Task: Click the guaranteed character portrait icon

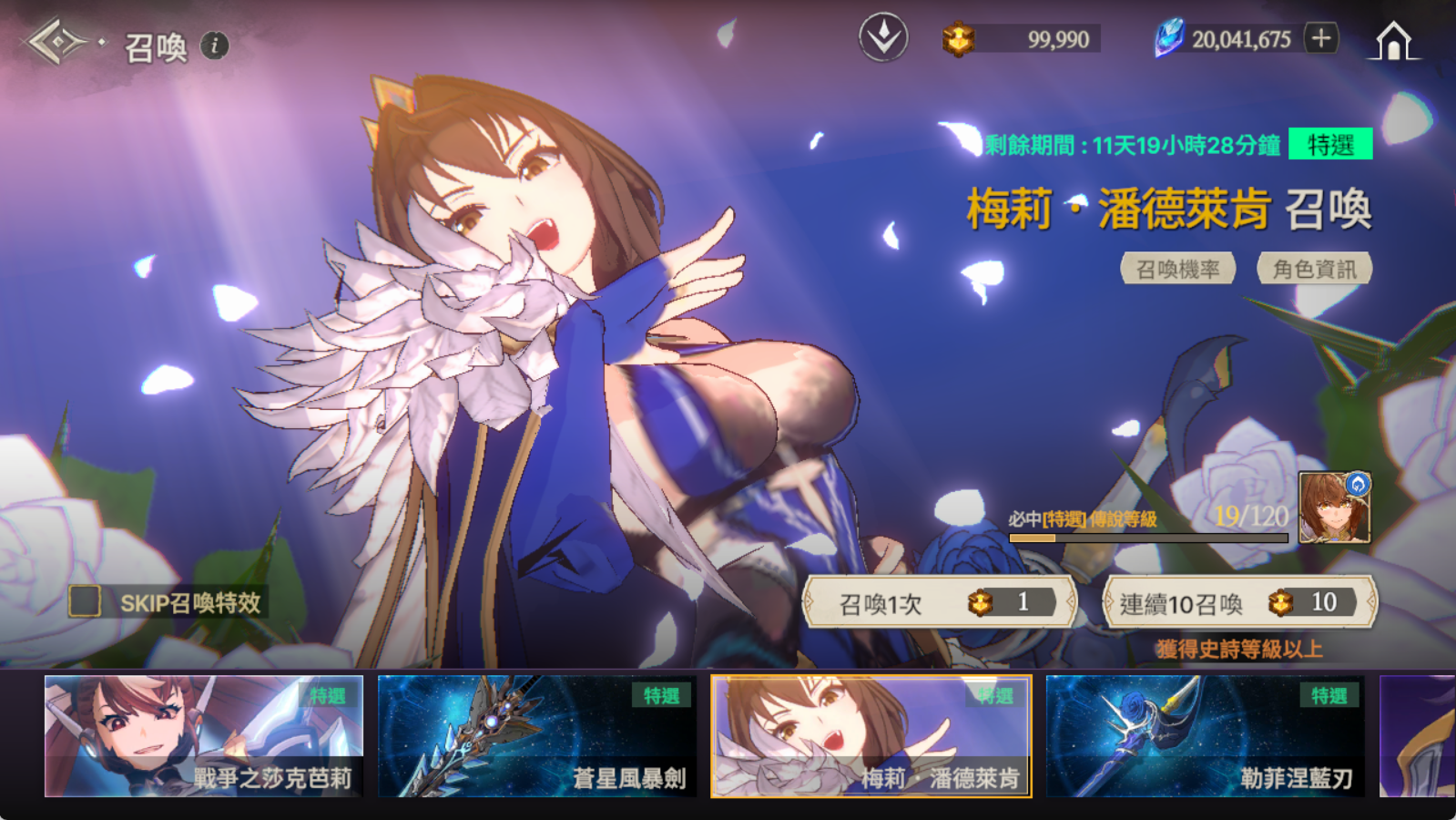Action: coord(1334,507)
